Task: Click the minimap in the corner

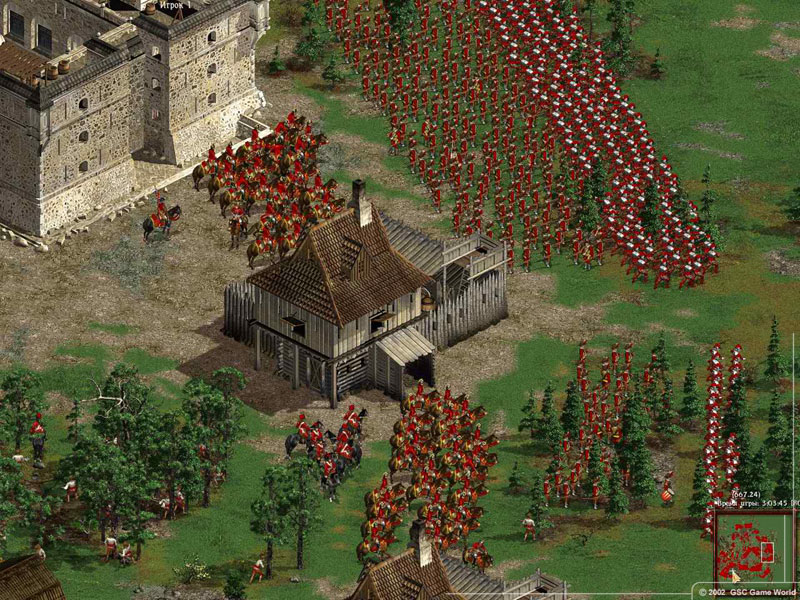Action: (x=751, y=546)
